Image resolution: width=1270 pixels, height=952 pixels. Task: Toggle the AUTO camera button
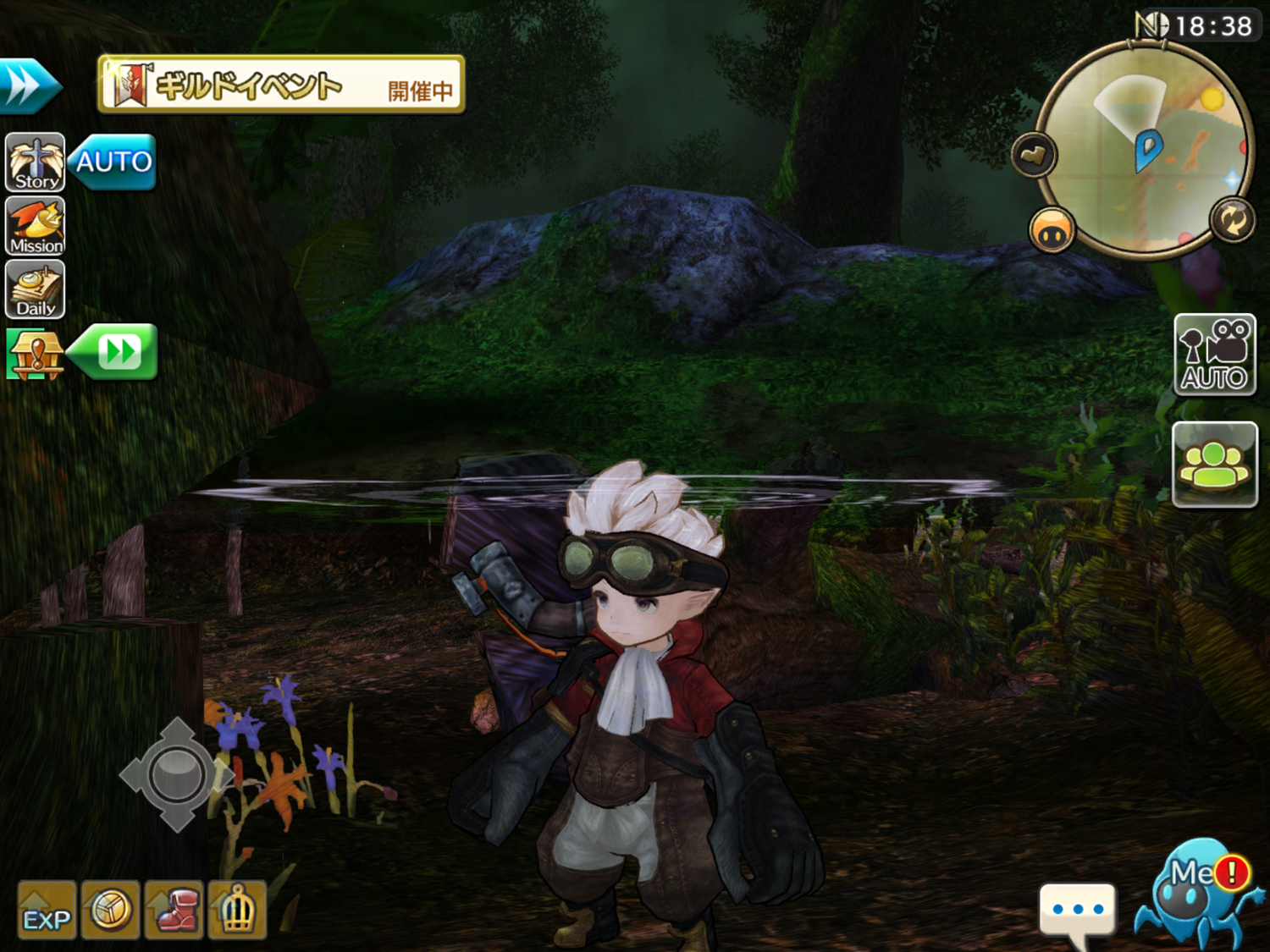(1214, 355)
